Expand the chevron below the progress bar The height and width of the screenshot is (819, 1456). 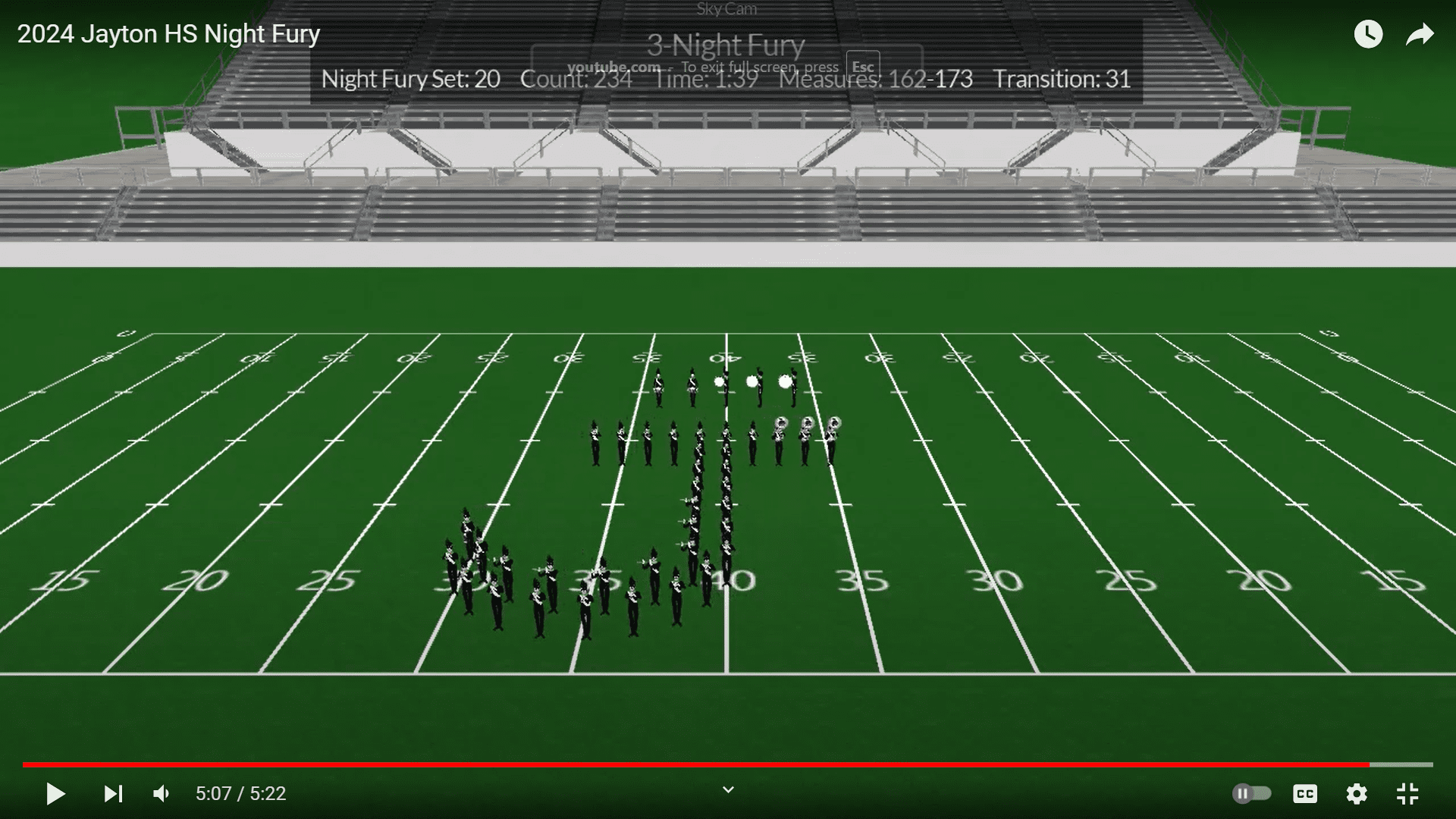click(x=728, y=790)
